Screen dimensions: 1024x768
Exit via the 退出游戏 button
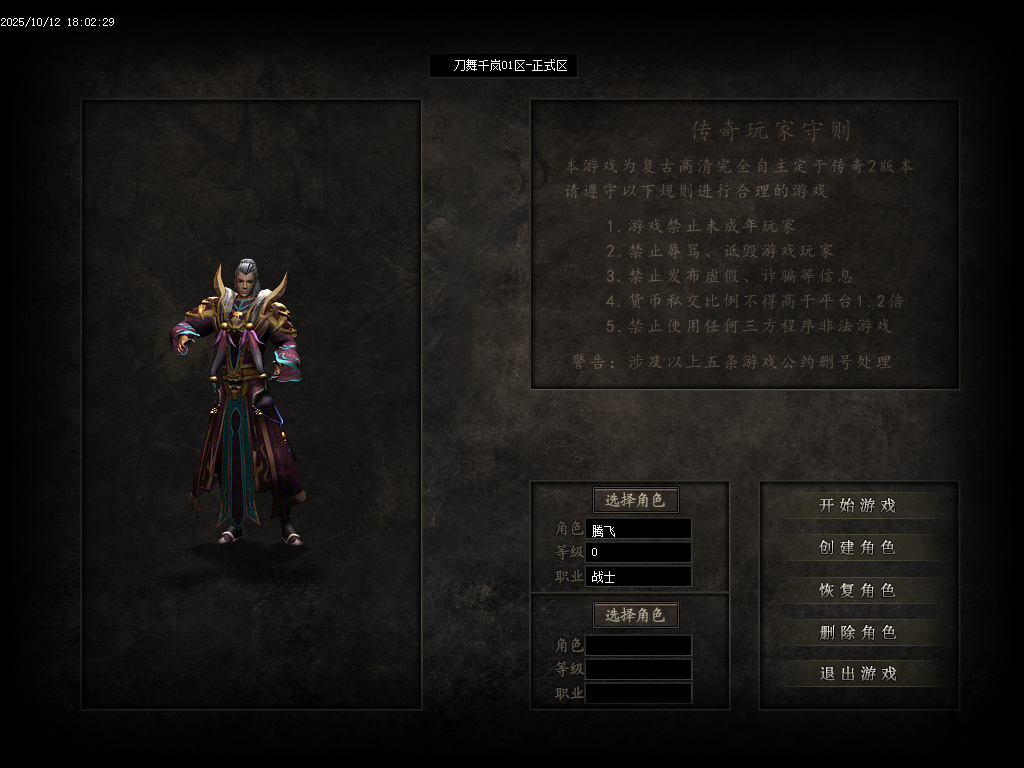858,674
